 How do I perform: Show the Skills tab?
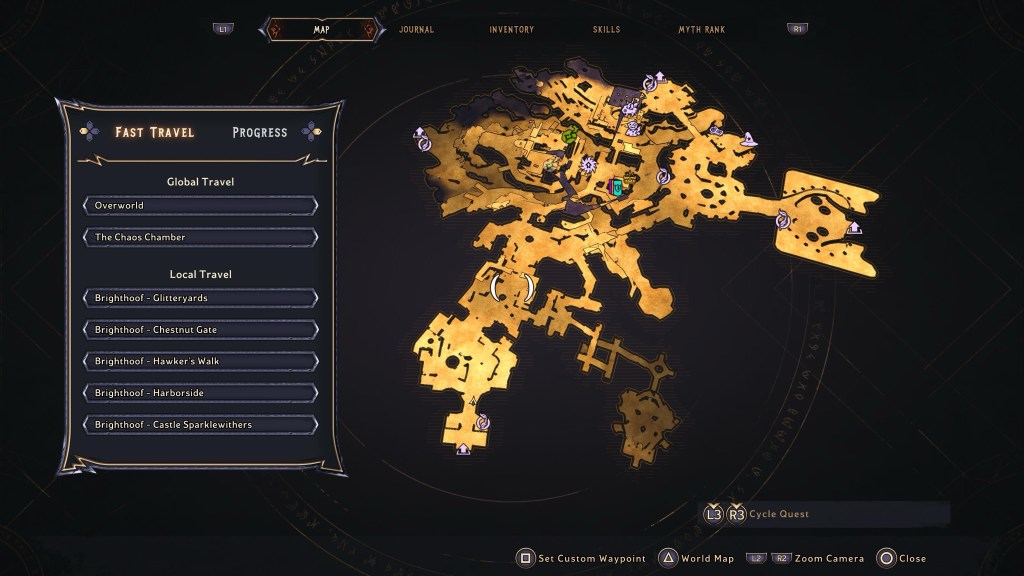606,30
